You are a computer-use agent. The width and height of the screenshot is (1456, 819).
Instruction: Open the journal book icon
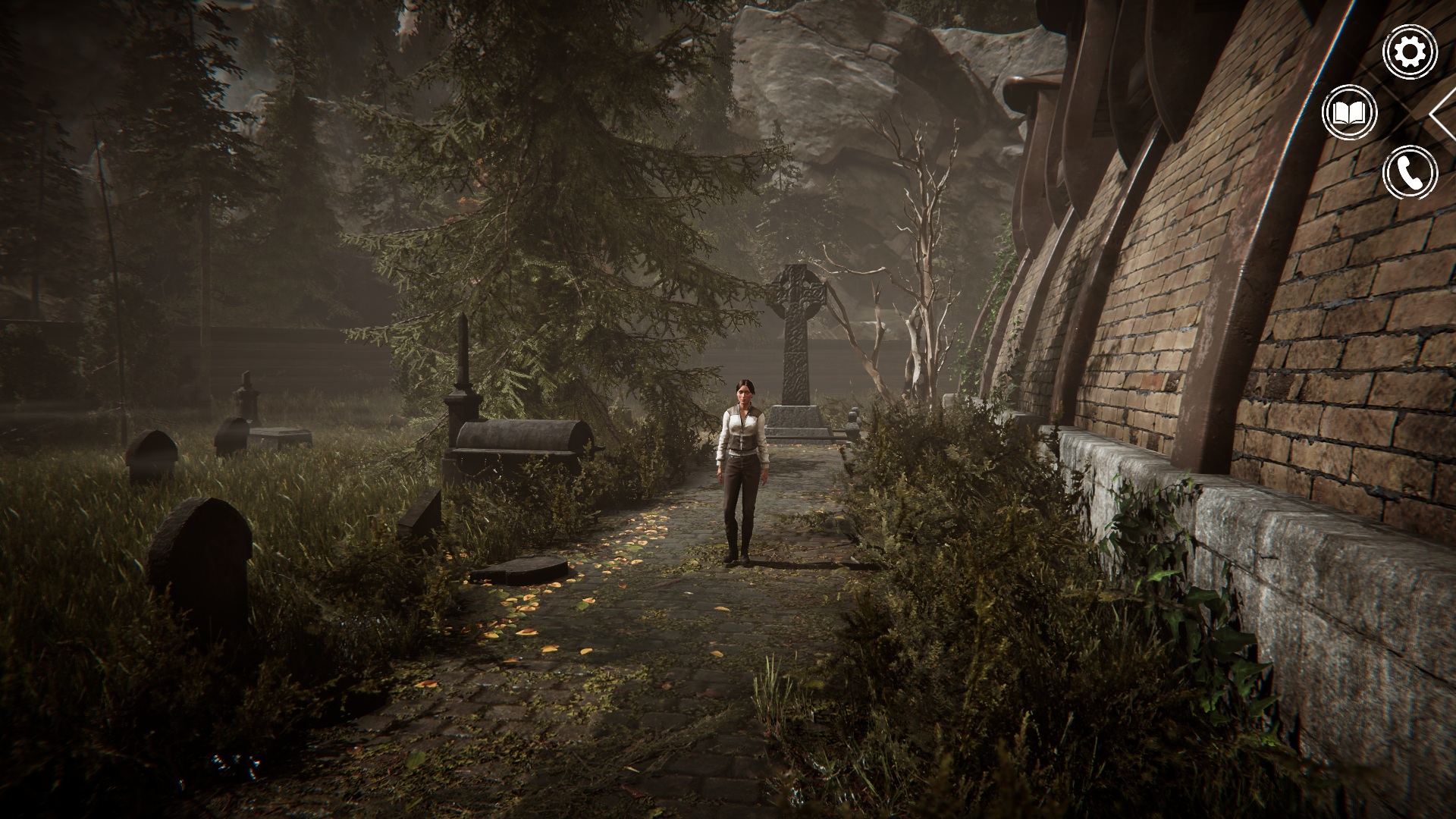(x=1350, y=114)
